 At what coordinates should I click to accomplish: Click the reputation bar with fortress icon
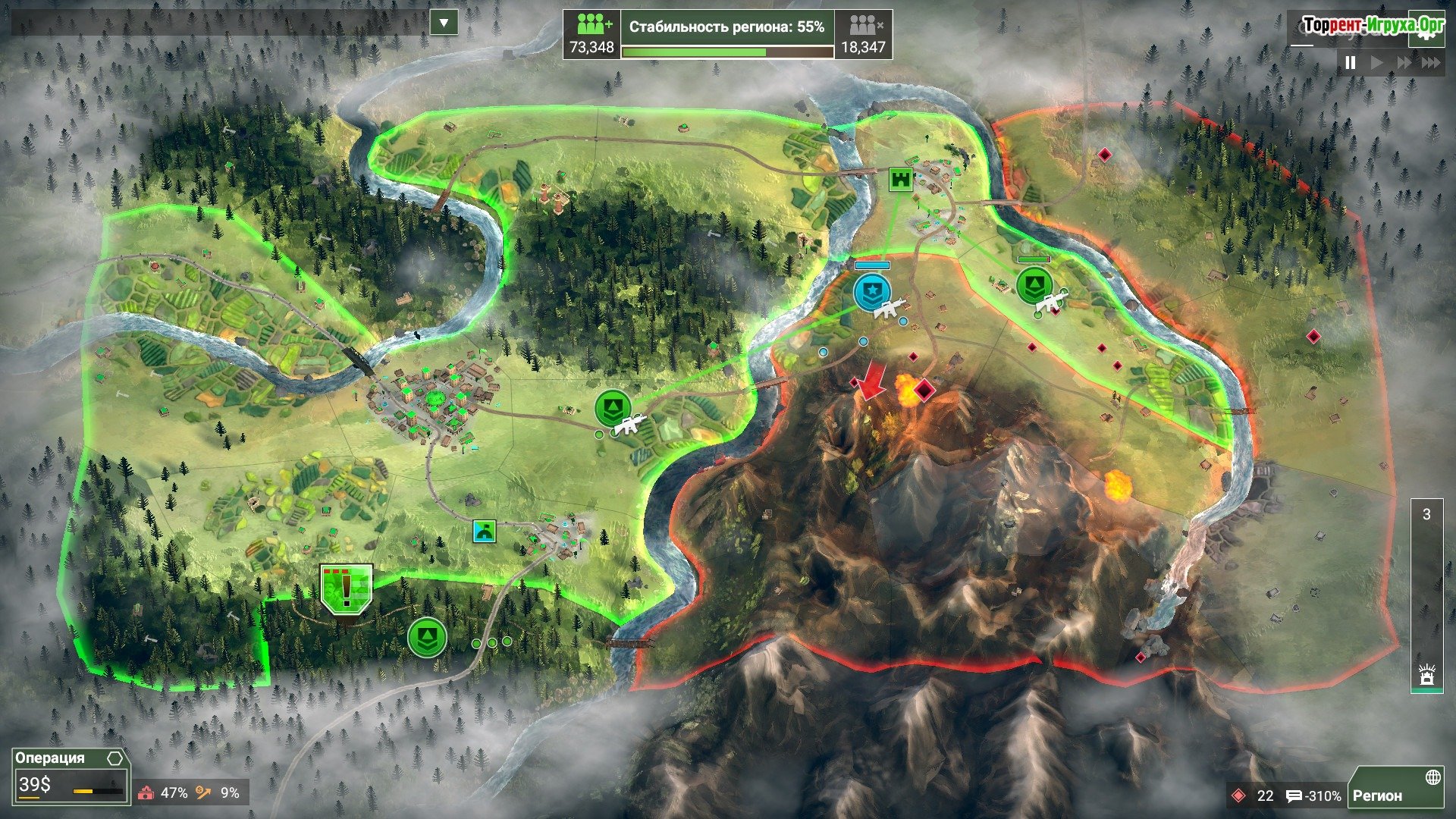[1426, 595]
